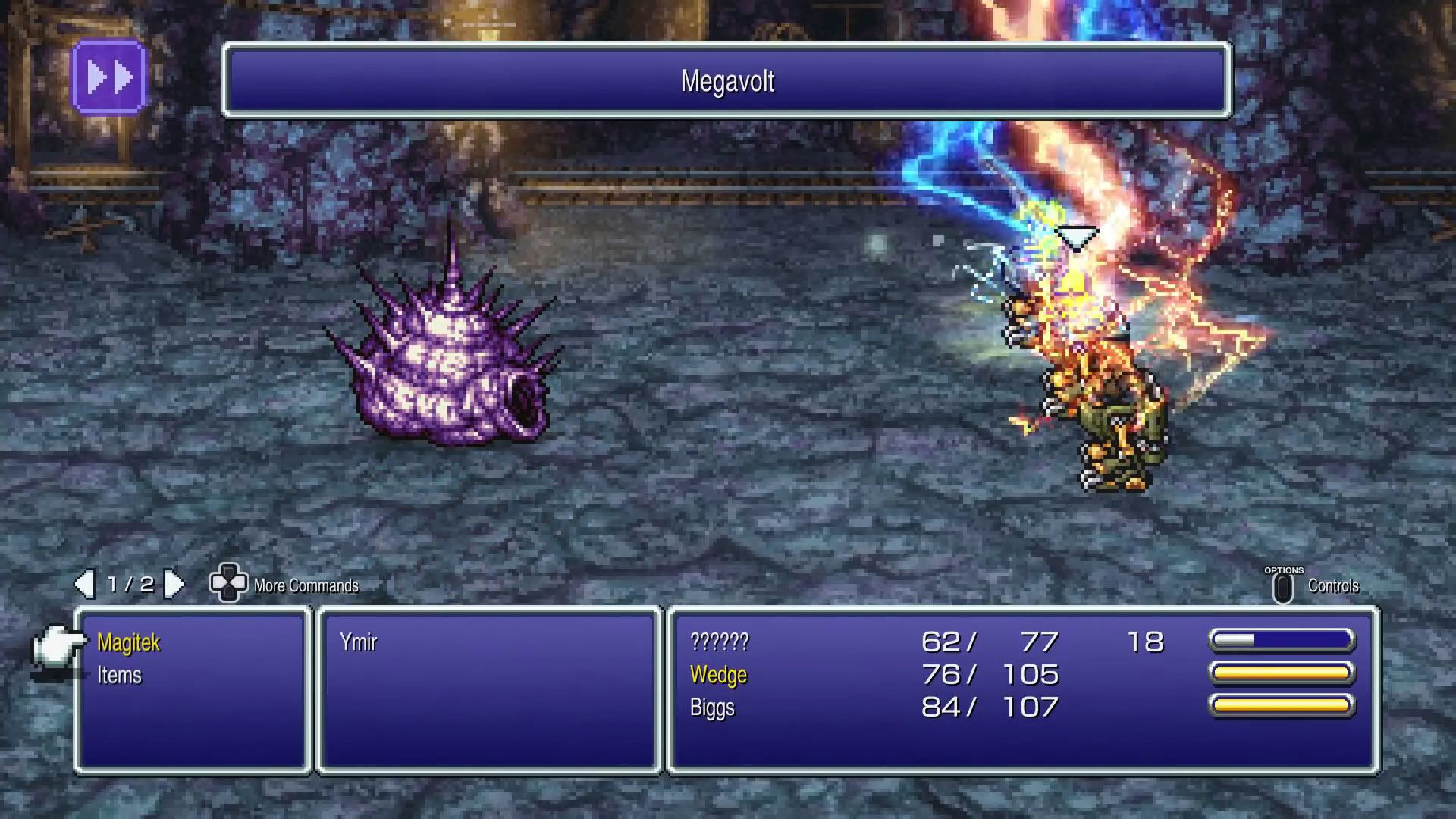
Task: Choose the Items command
Action: [x=119, y=676]
